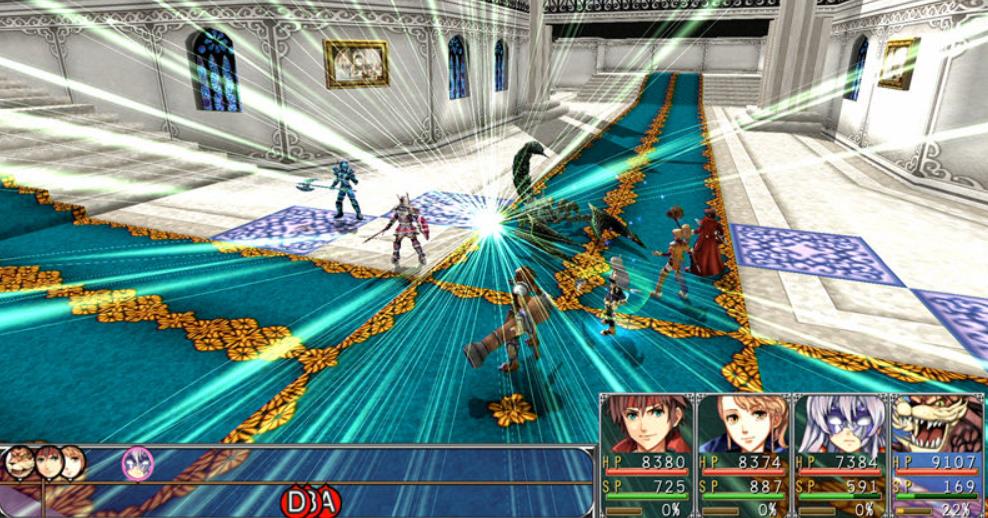The image size is (988, 518).
Task: Click the red DBA emblem
Action: [311, 501]
